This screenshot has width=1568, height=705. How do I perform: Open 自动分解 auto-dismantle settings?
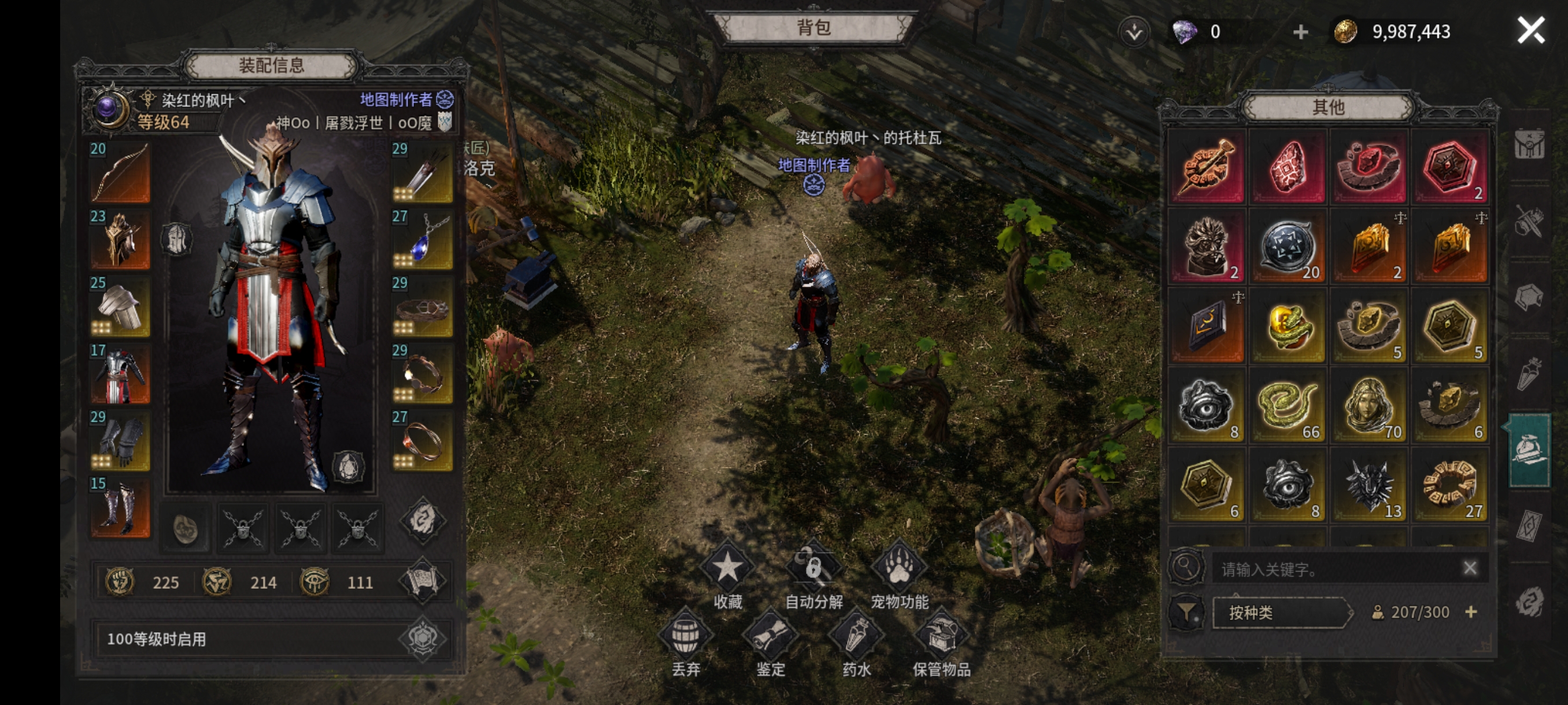point(813,569)
